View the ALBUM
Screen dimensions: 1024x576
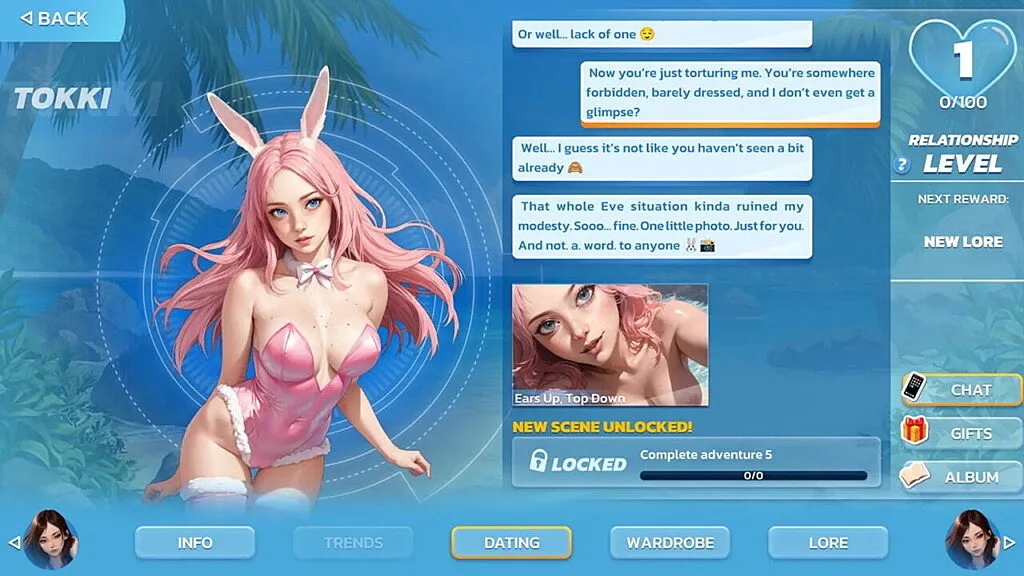[x=960, y=477]
